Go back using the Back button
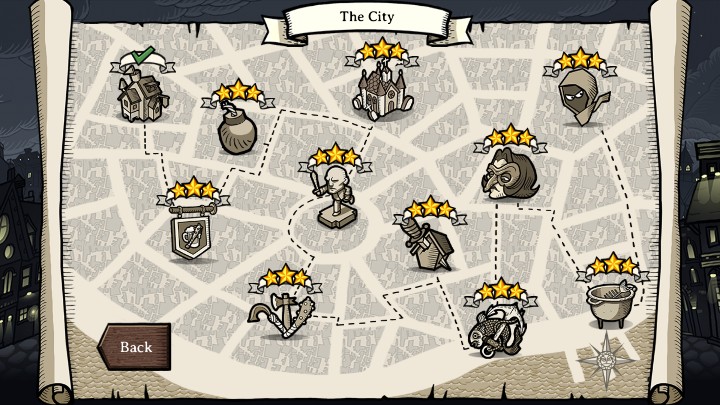 135,347
